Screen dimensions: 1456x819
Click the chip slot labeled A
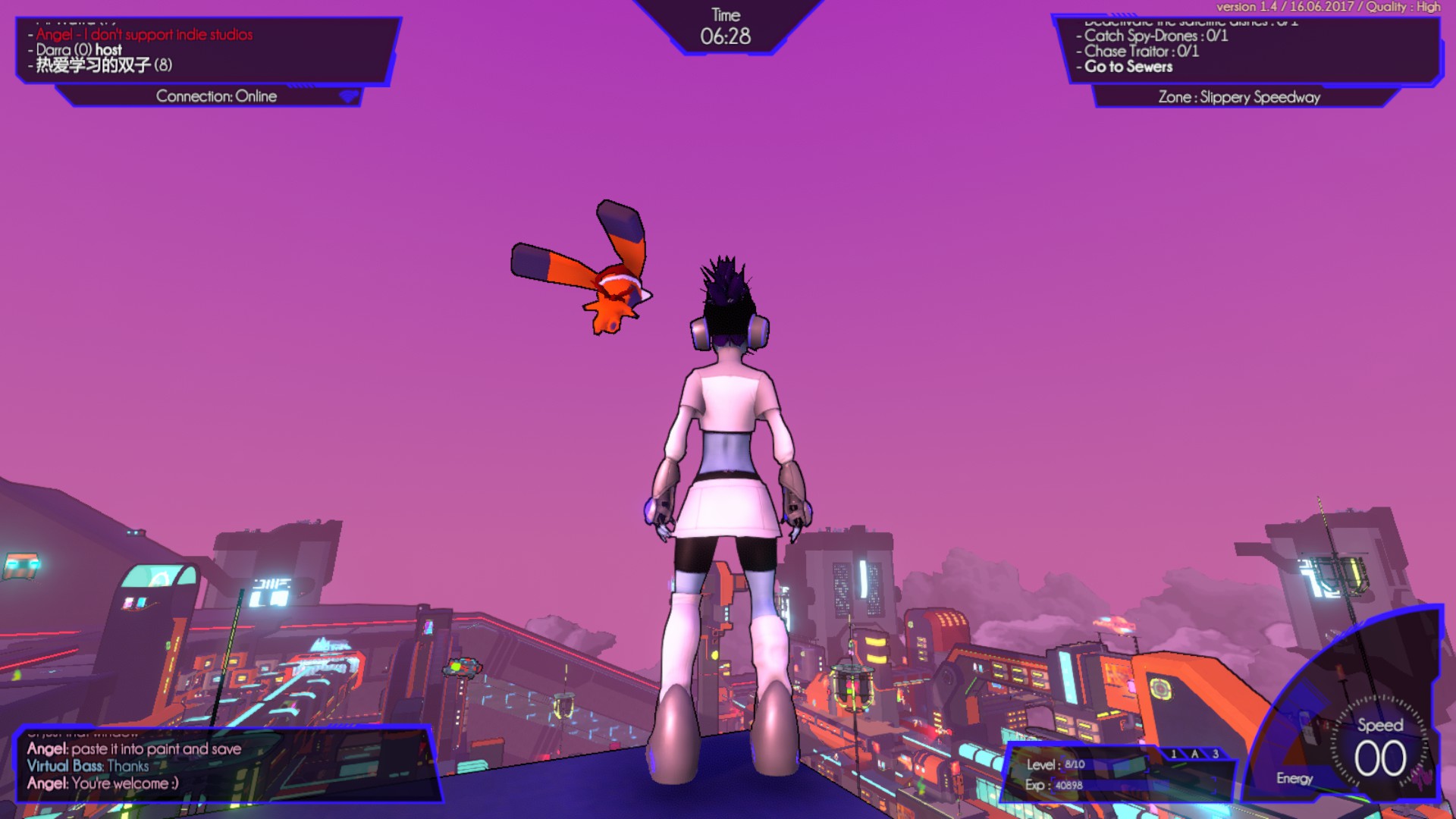(1195, 754)
